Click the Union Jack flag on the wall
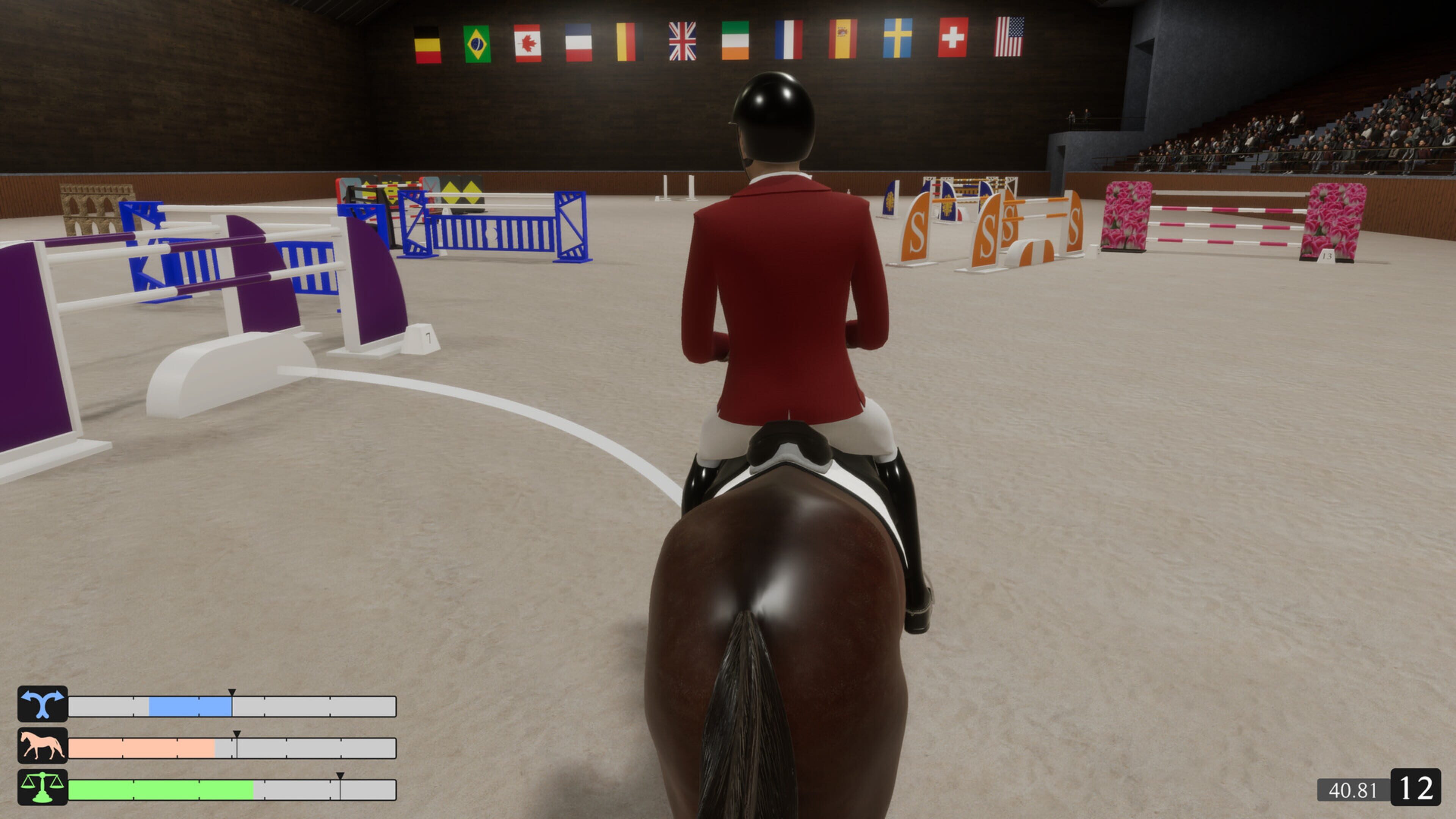 pos(682,42)
